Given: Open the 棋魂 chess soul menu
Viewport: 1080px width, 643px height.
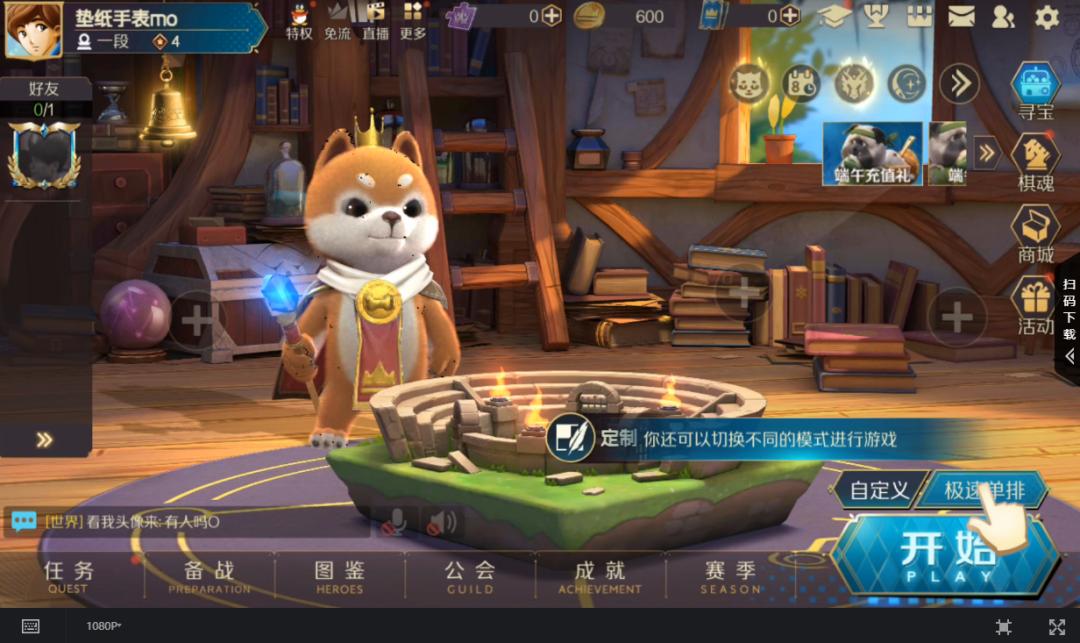Looking at the screenshot, I should (1036, 163).
